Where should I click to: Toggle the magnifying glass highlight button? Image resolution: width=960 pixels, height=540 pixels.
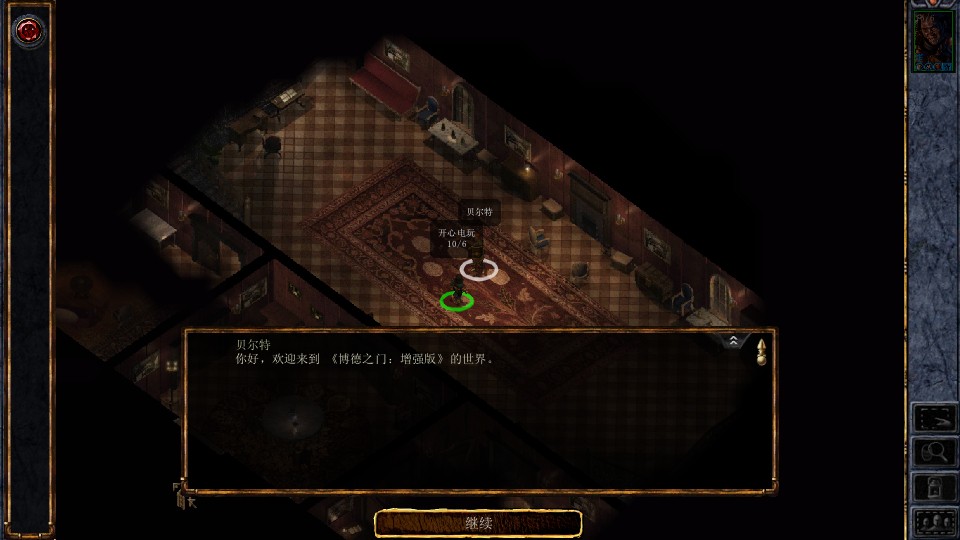[x=935, y=453]
